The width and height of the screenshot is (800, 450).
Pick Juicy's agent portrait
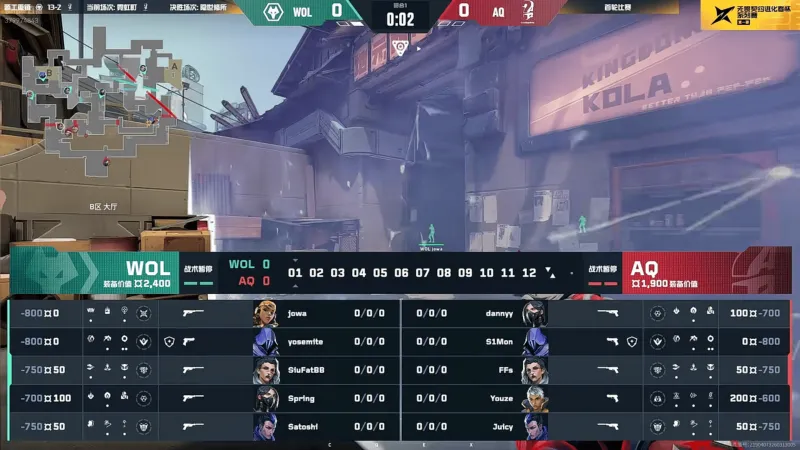point(534,427)
